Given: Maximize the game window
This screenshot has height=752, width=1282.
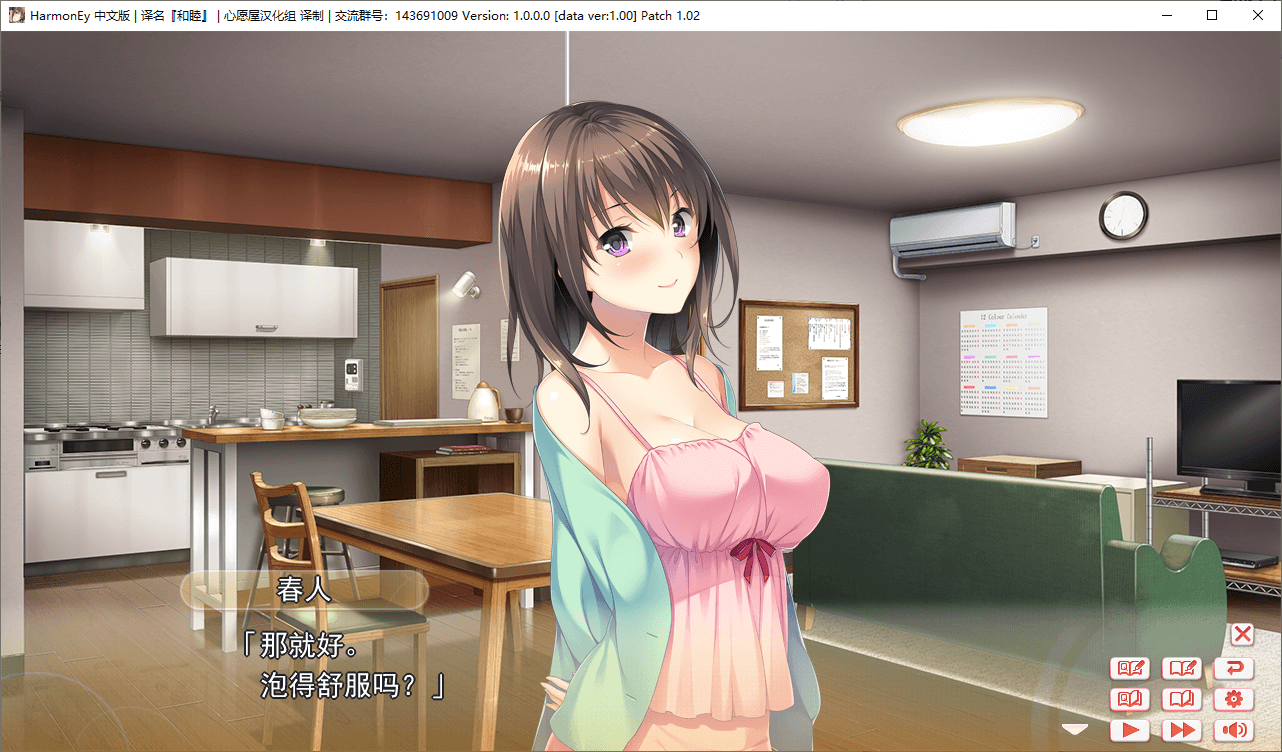Looking at the screenshot, I should pyautogui.click(x=1212, y=15).
